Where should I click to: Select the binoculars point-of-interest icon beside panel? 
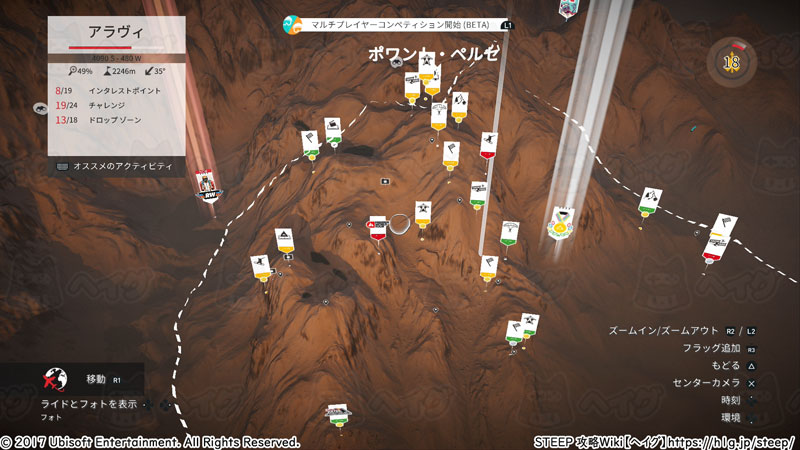41,108
